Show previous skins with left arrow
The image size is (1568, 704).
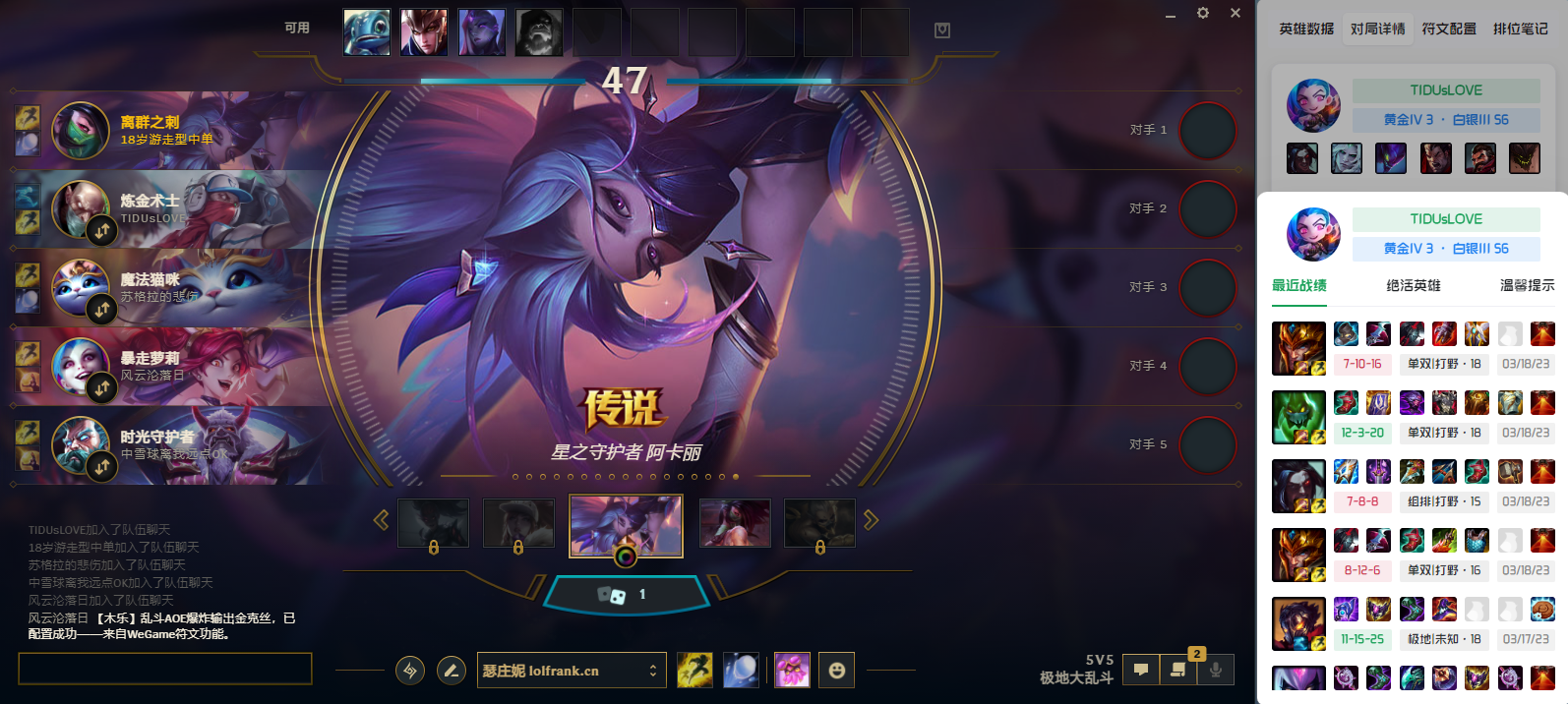tap(381, 520)
